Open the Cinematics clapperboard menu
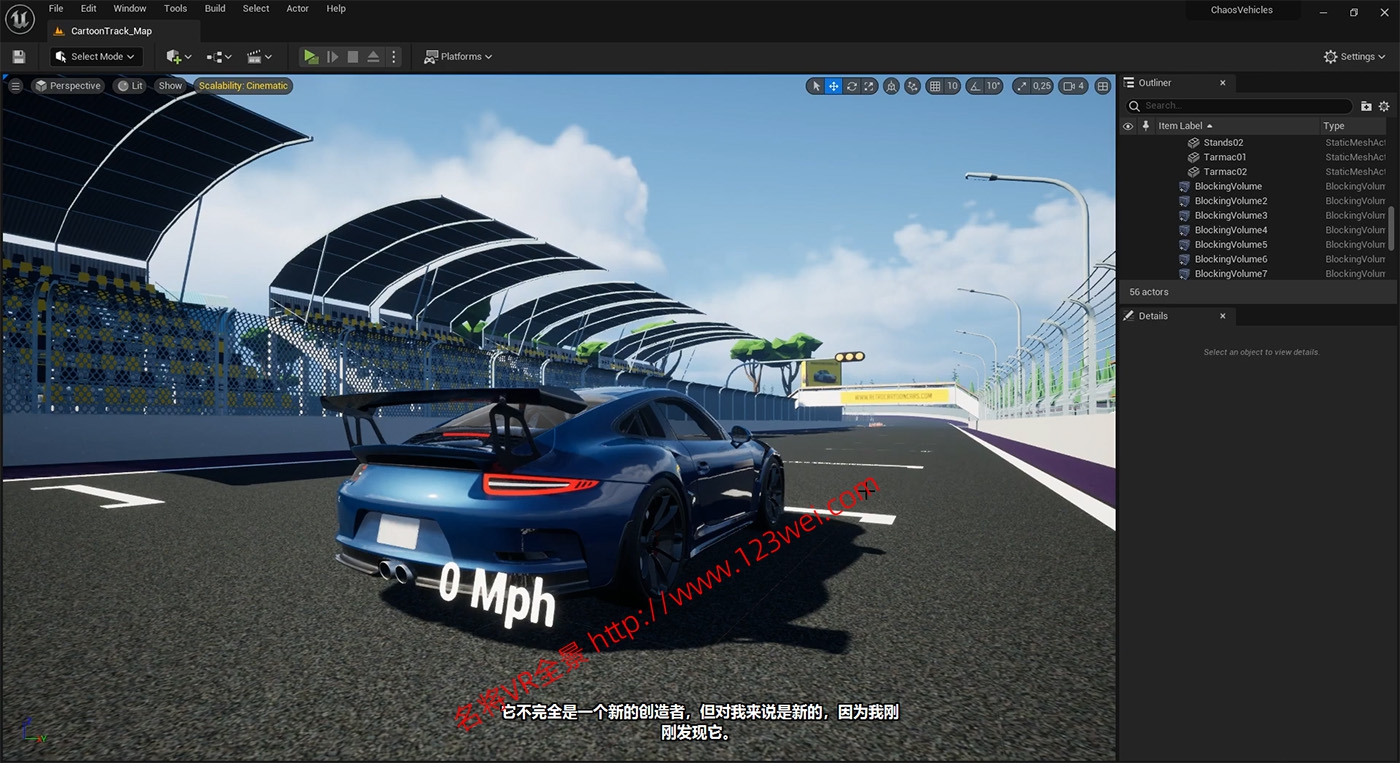This screenshot has width=1400, height=763. pos(258,56)
